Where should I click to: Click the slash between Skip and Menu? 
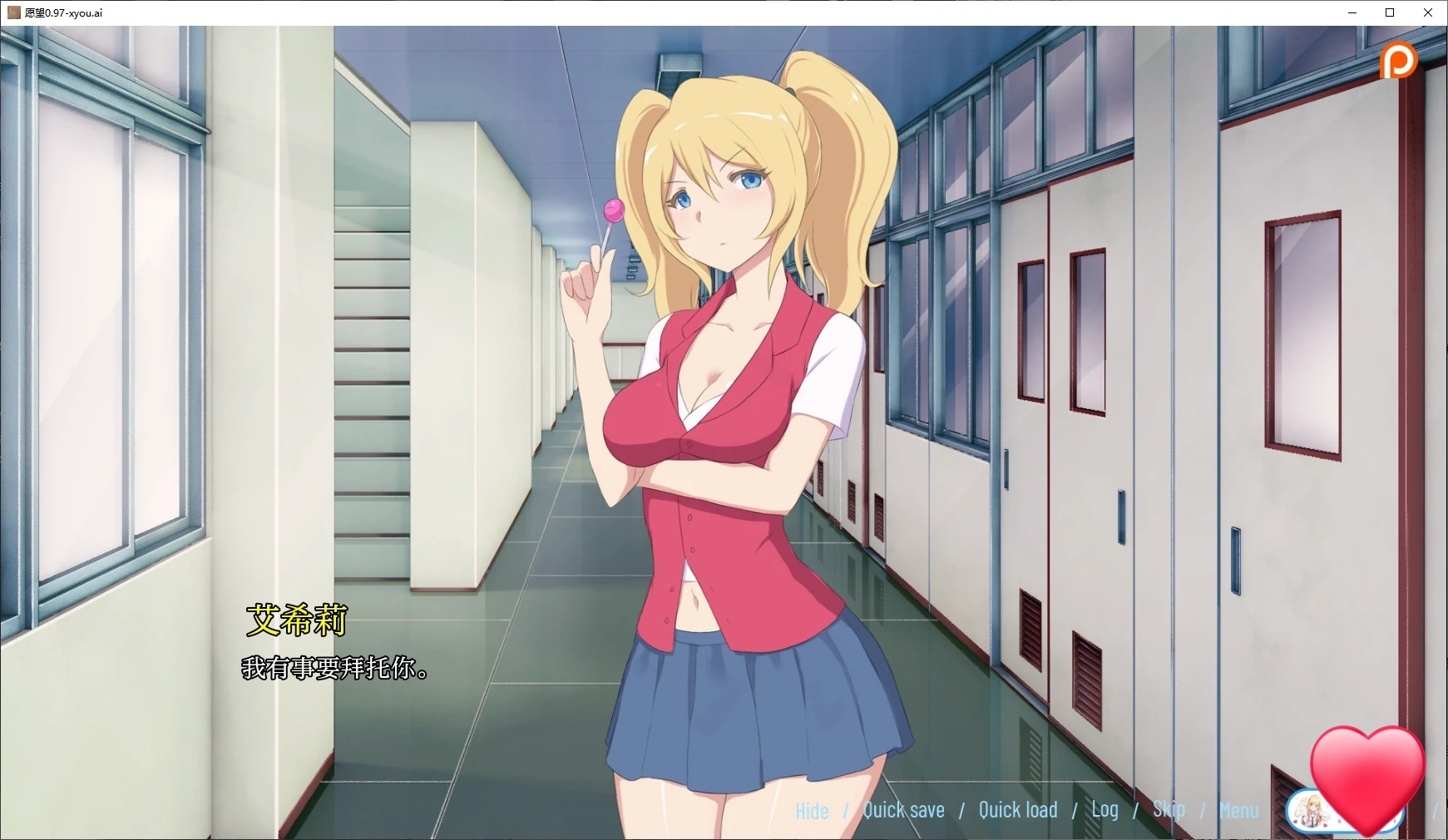click(x=1201, y=809)
